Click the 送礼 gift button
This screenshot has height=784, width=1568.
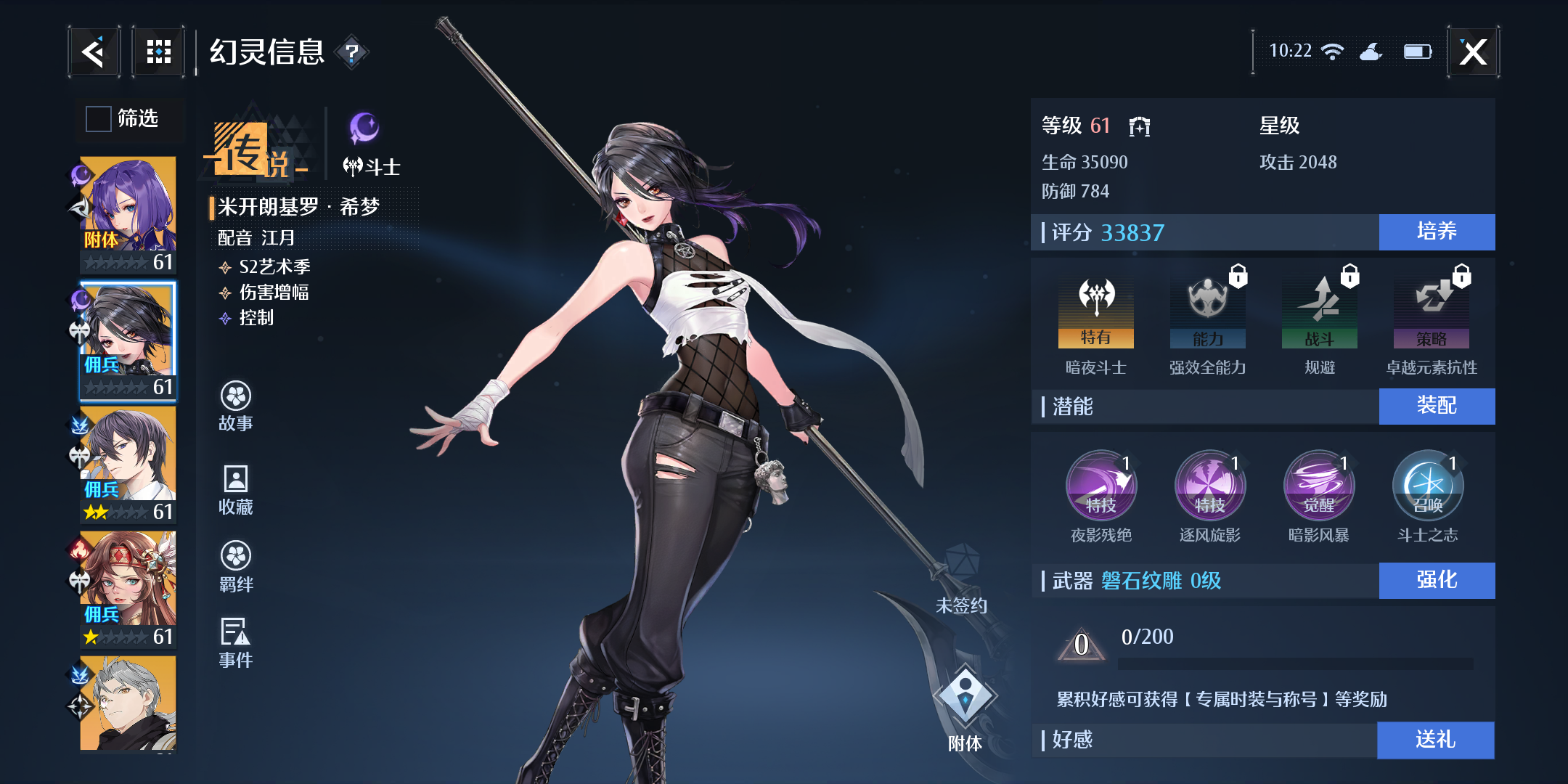1435,740
